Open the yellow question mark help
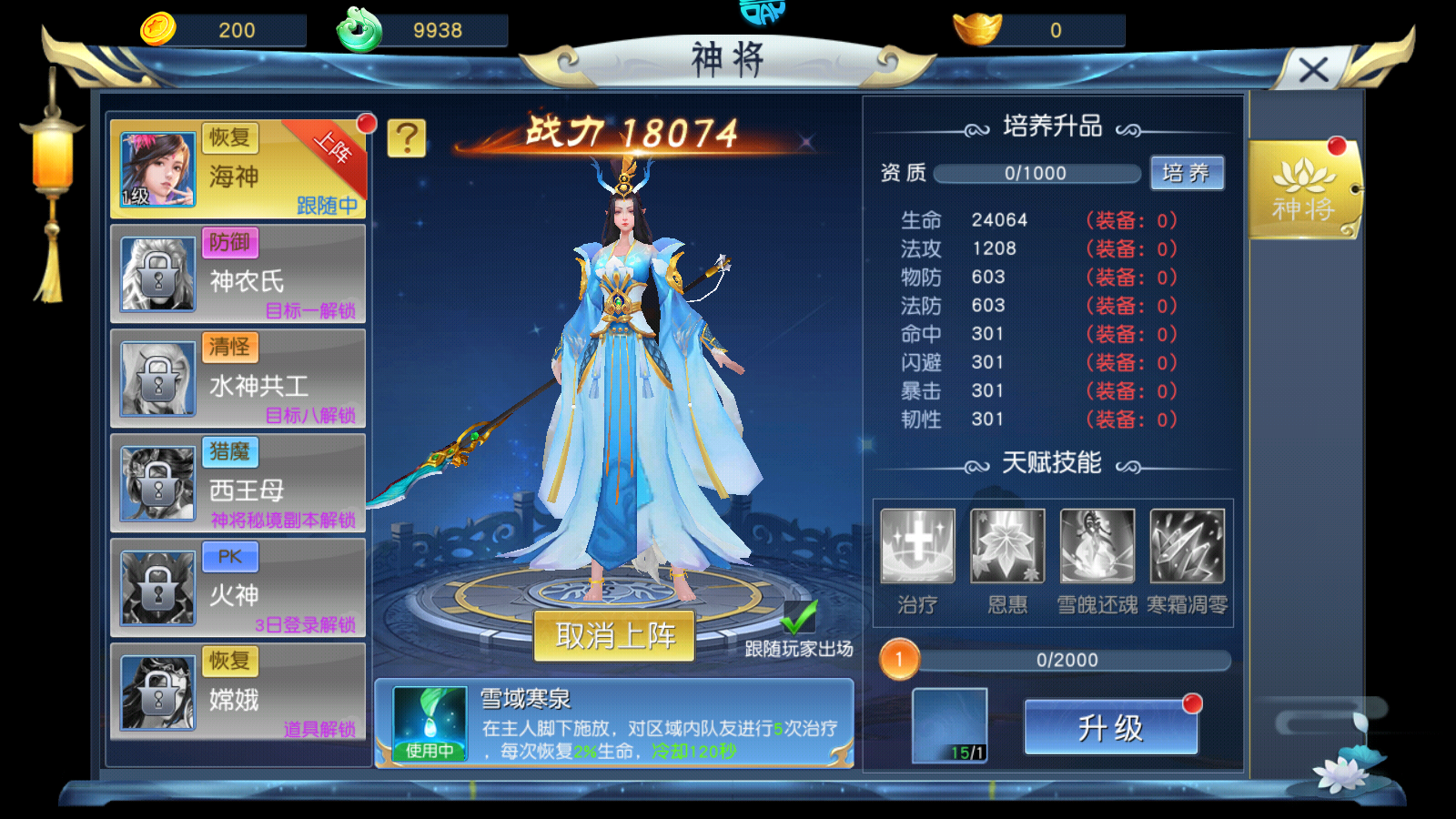The image size is (1456, 819). click(407, 138)
